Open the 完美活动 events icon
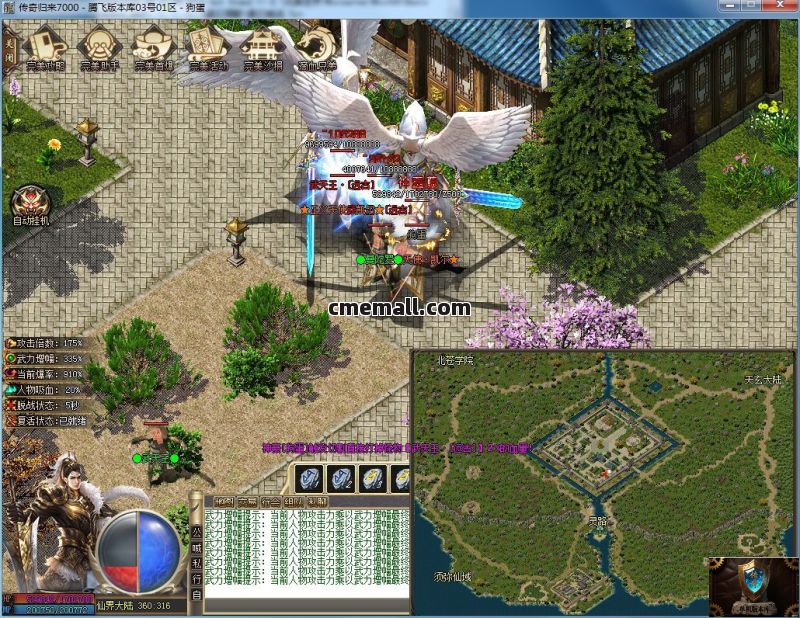The width and height of the screenshot is (800, 618). pos(208,46)
